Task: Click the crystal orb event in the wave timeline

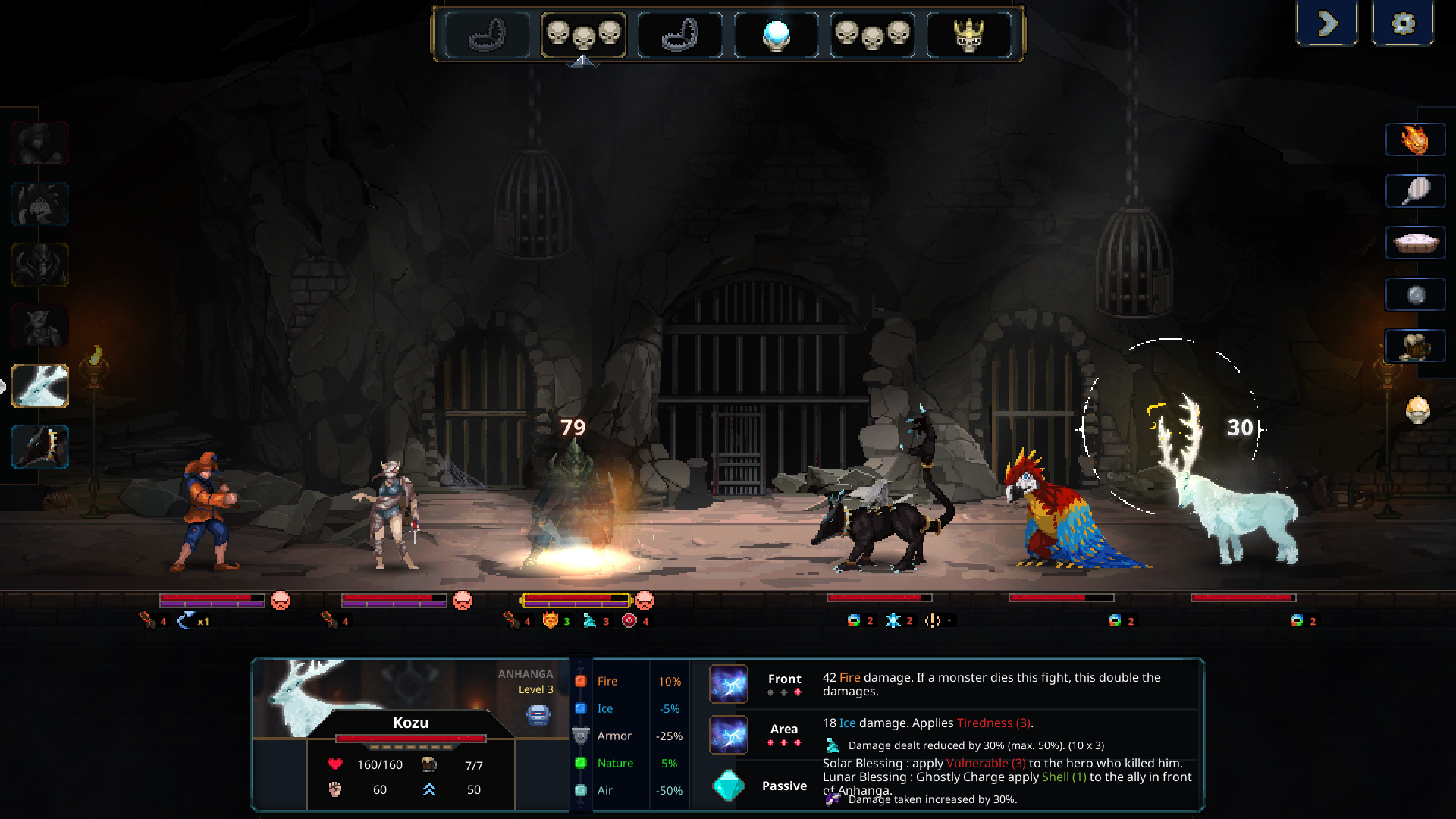Action: [775, 34]
